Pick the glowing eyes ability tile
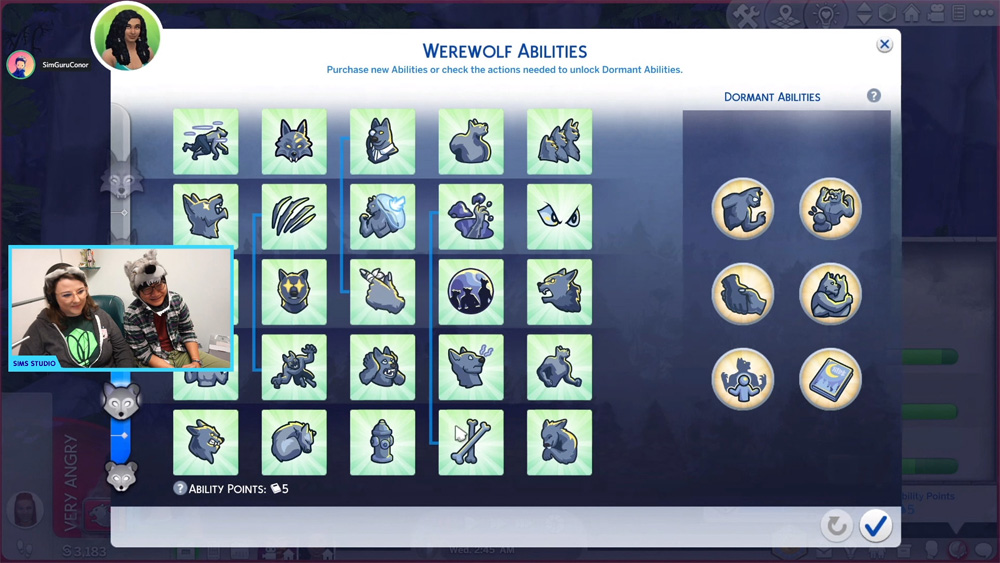 click(559, 216)
